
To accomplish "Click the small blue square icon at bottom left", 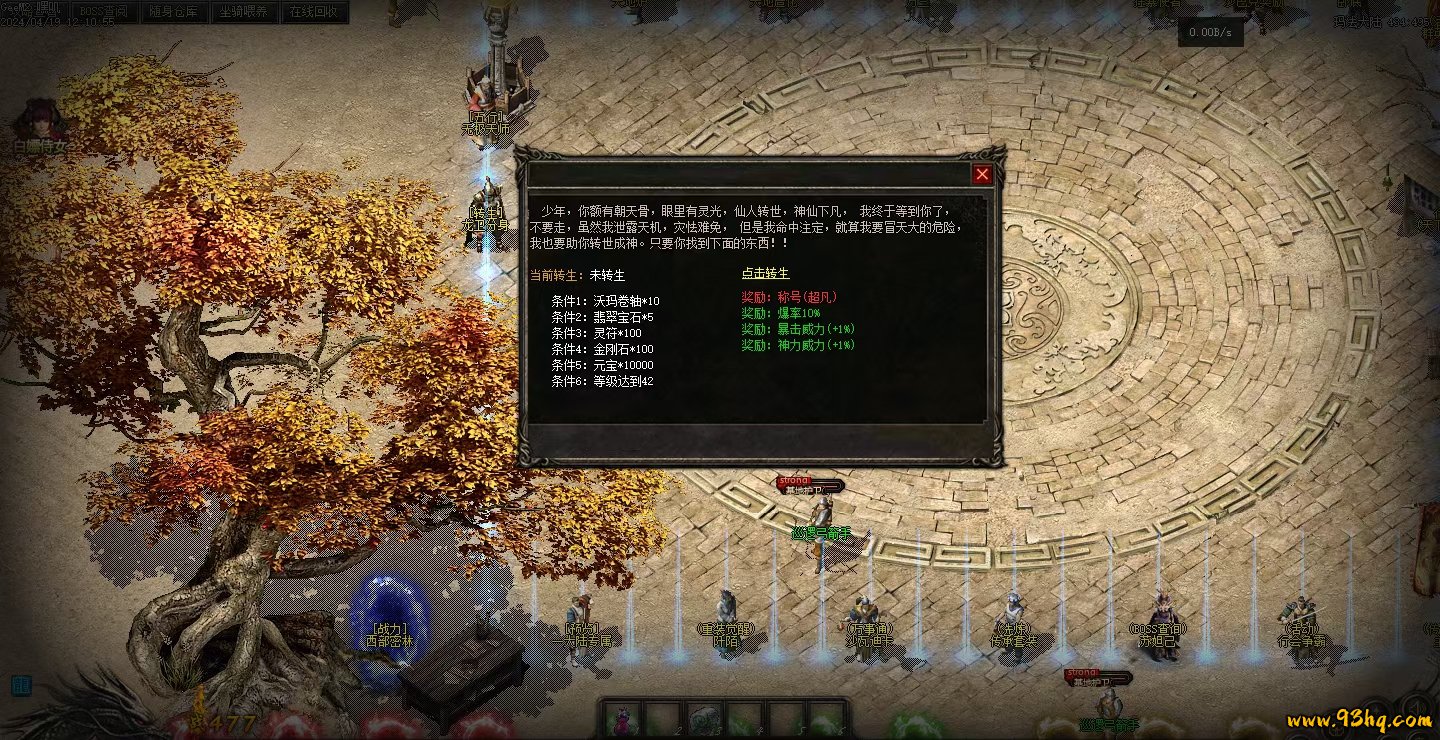I will pos(20,685).
